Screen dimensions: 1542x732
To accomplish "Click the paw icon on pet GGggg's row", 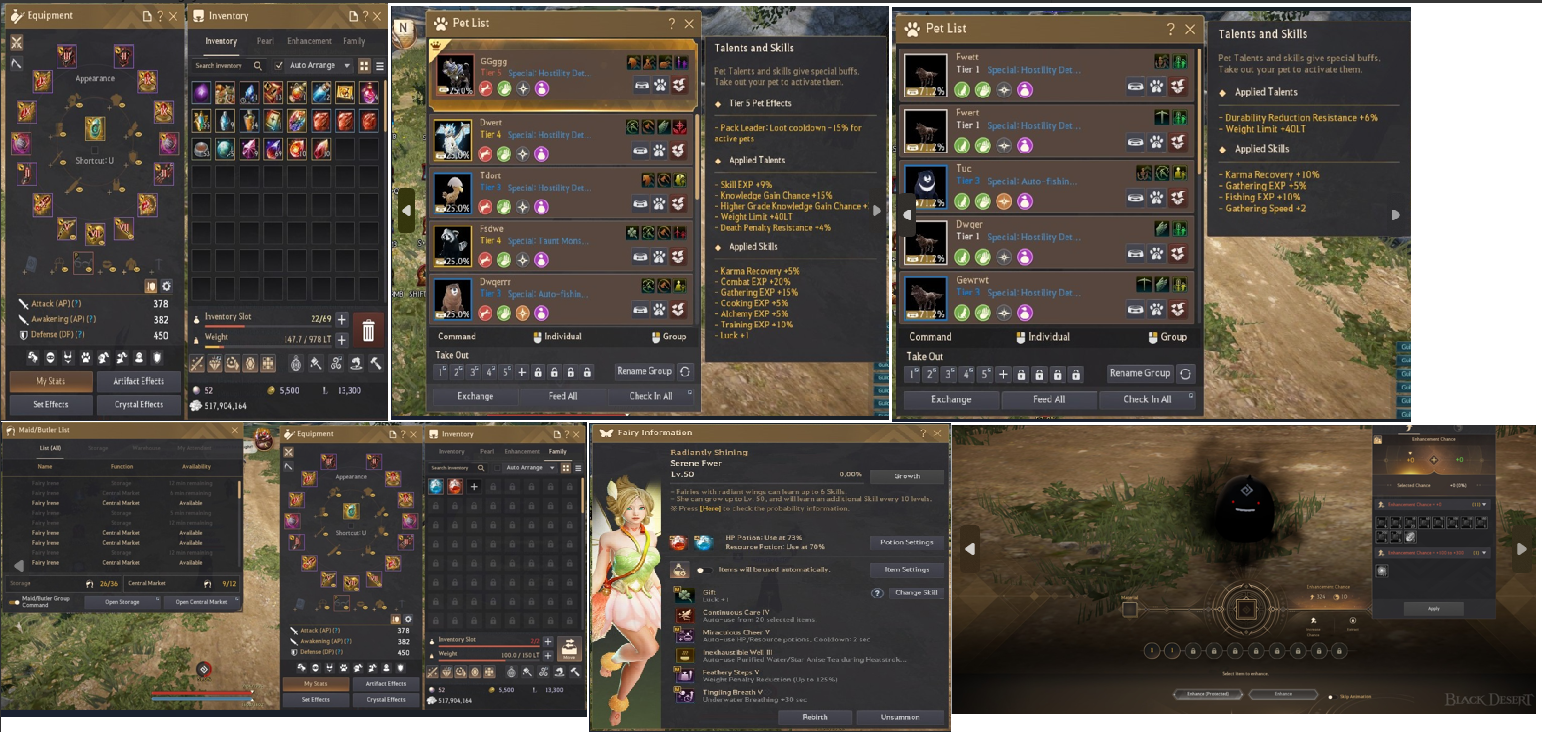I will tap(660, 85).
